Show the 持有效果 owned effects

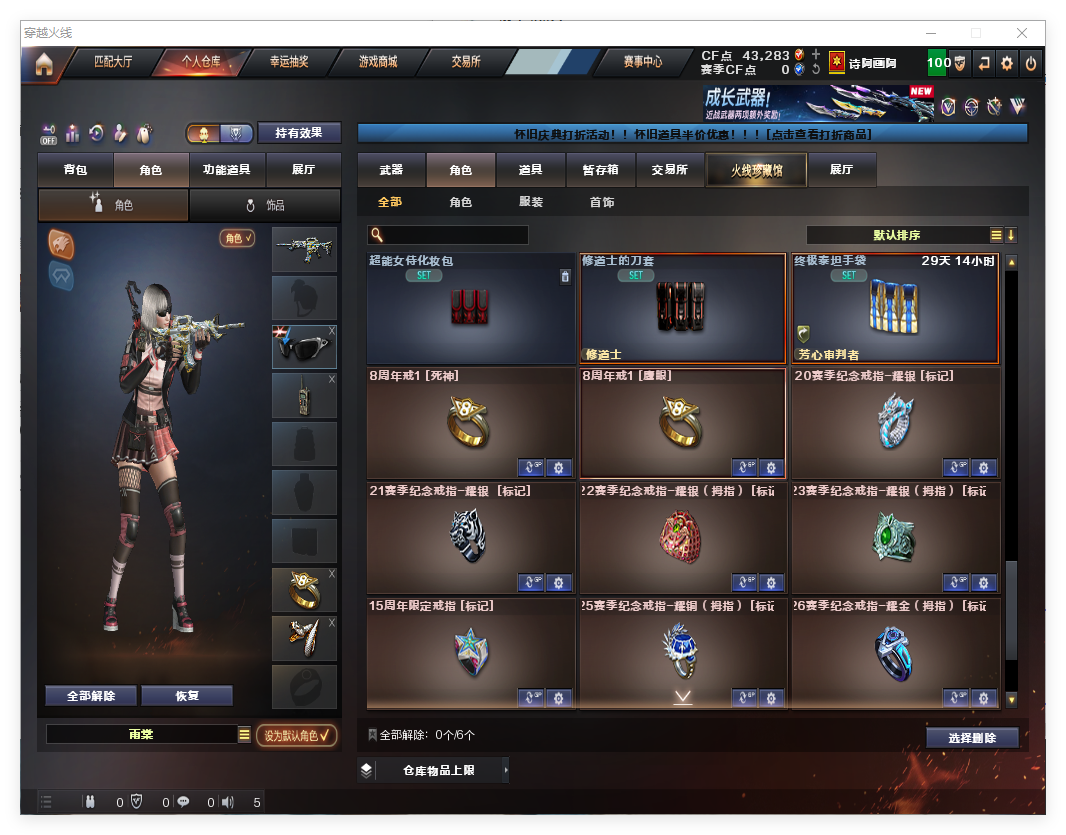tap(299, 133)
